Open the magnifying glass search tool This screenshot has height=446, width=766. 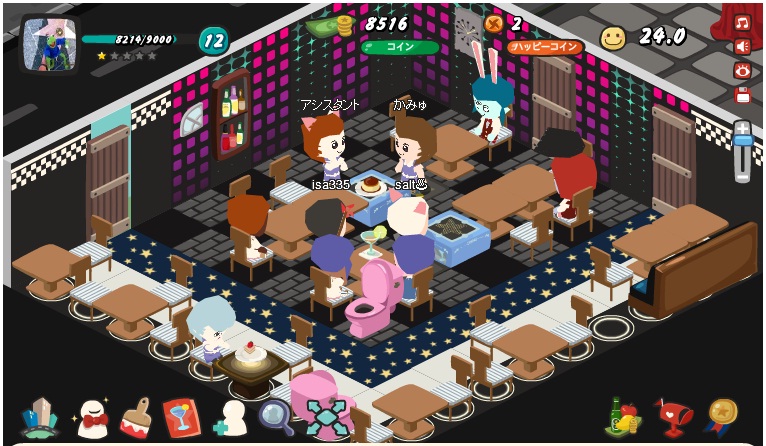(x=275, y=416)
